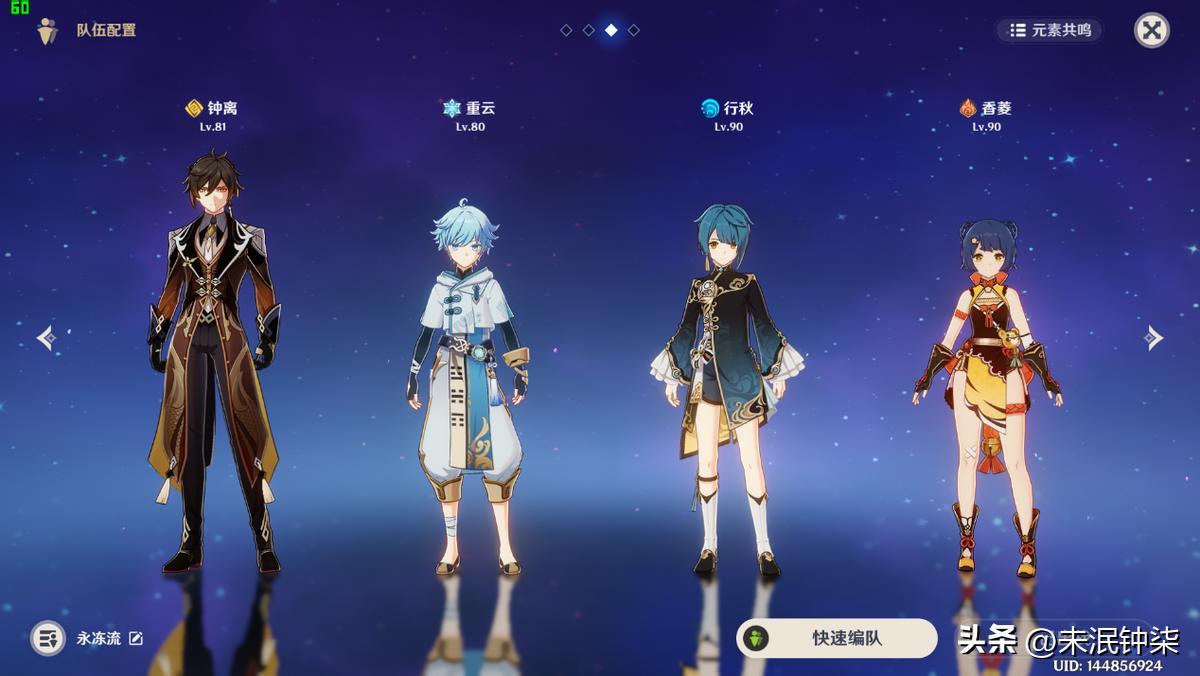Choose the 行秋 character slot
Screen dimensions: 1200x676
pos(728,390)
